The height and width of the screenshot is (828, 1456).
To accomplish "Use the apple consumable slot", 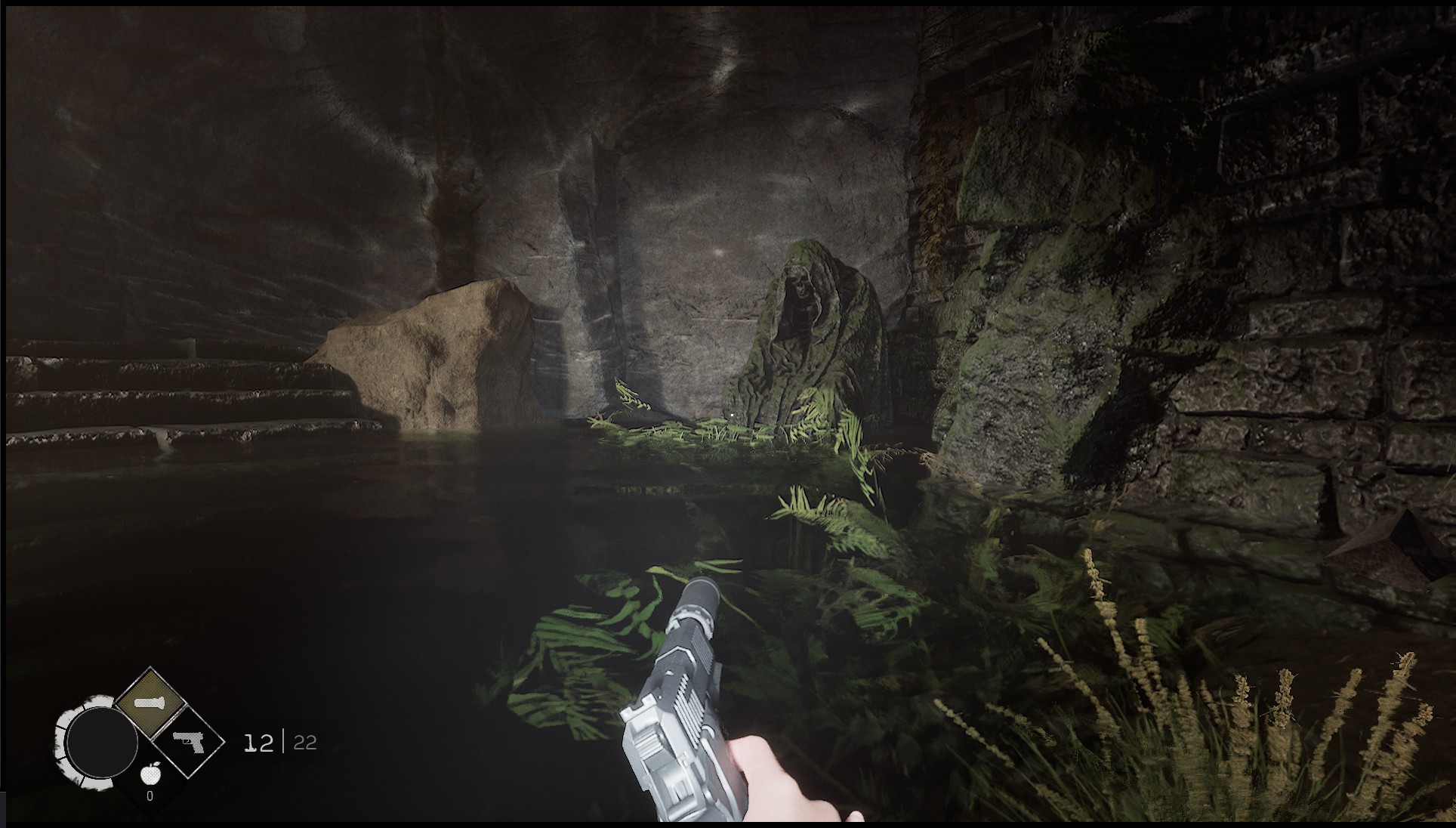I will 151,774.
